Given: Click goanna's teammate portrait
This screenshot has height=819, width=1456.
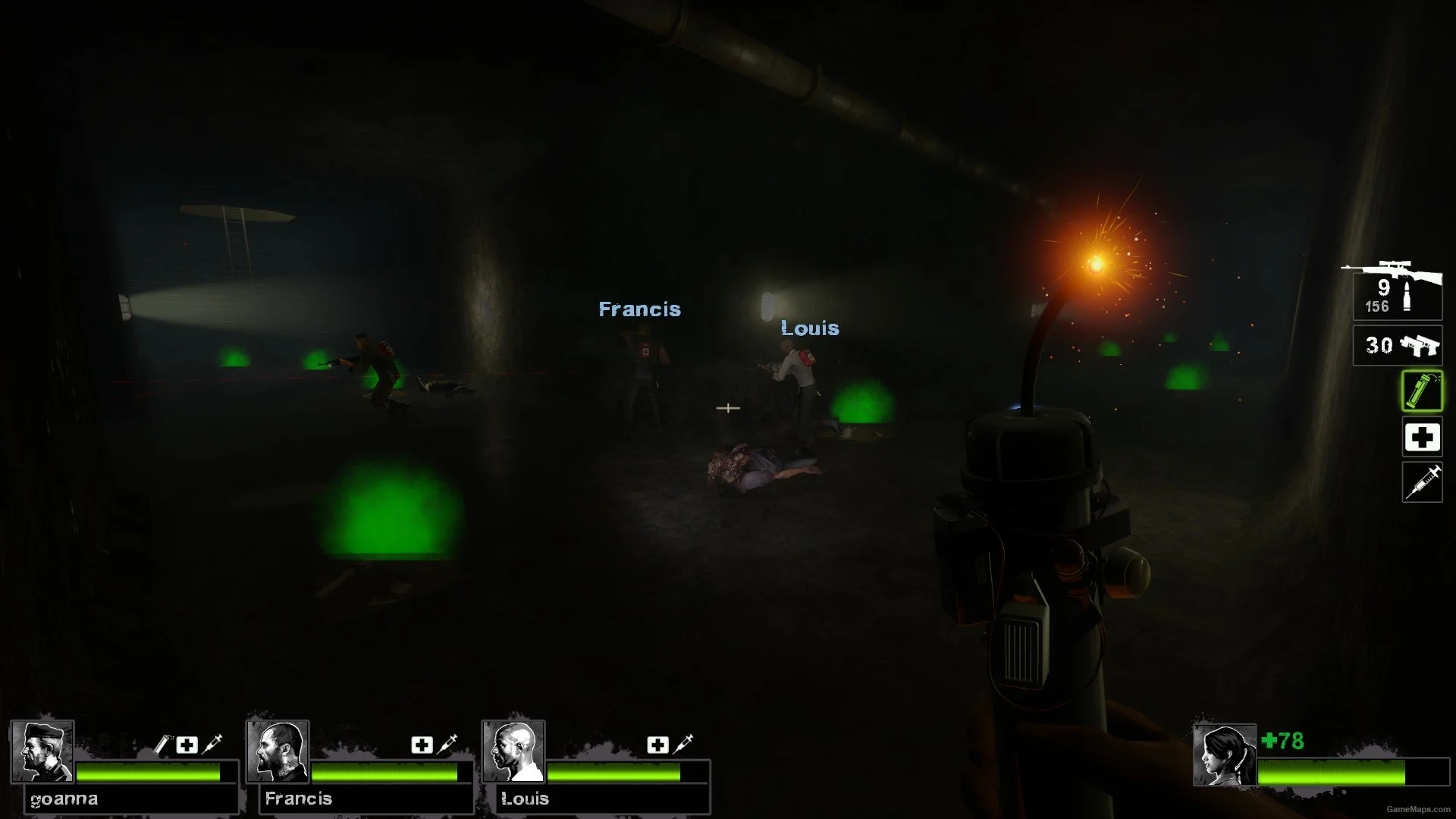Looking at the screenshot, I should pos(42,752).
